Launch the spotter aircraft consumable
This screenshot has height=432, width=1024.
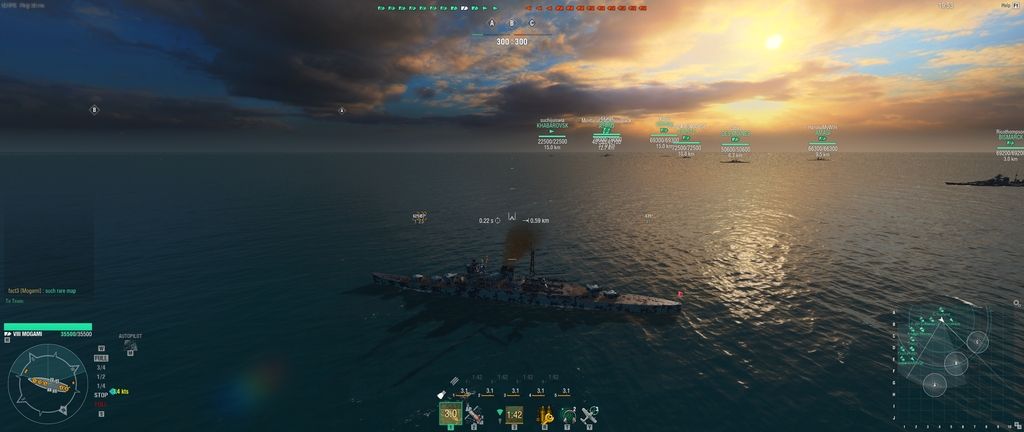pos(590,414)
